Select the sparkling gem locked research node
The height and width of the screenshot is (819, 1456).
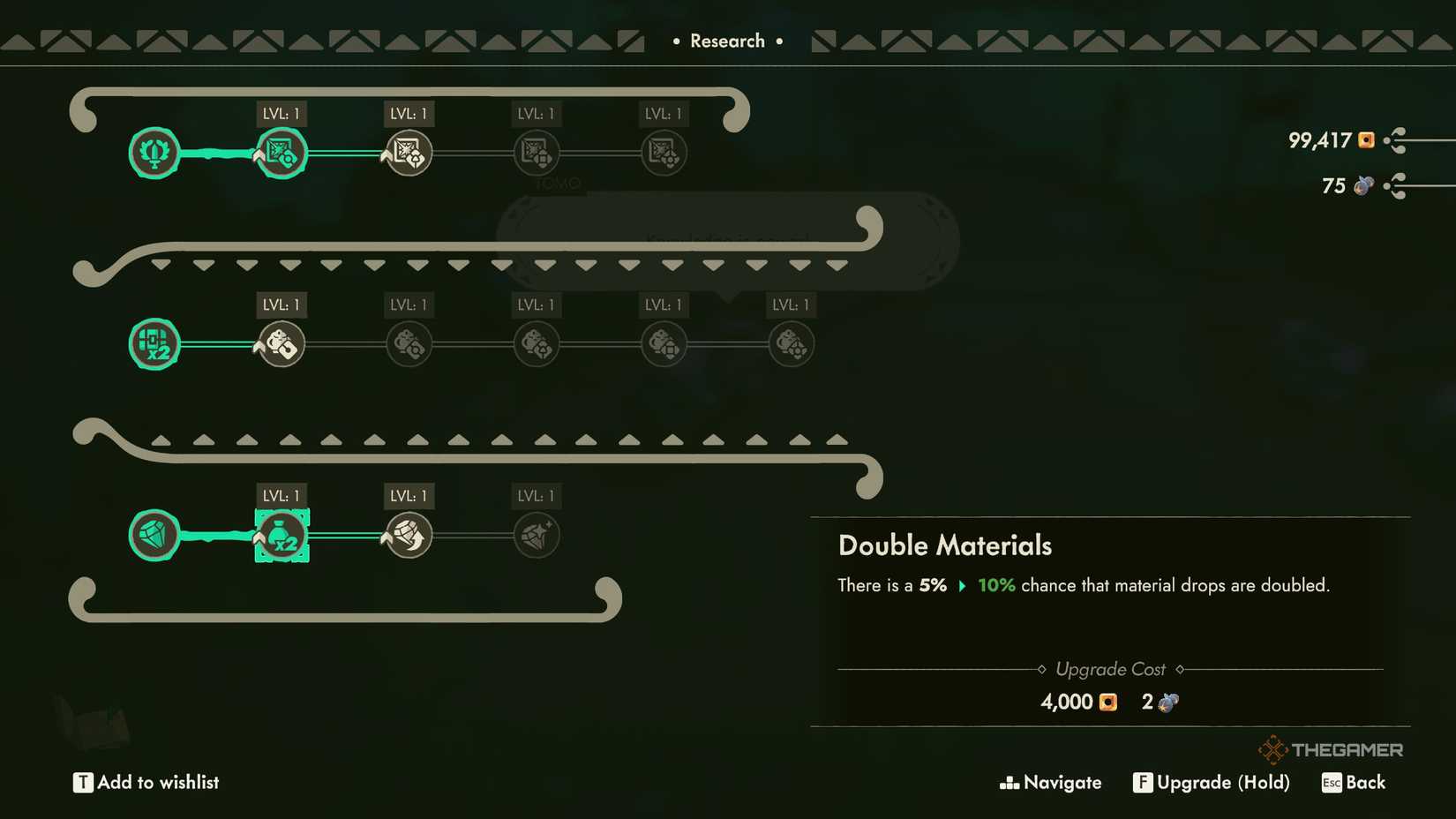[537, 534]
